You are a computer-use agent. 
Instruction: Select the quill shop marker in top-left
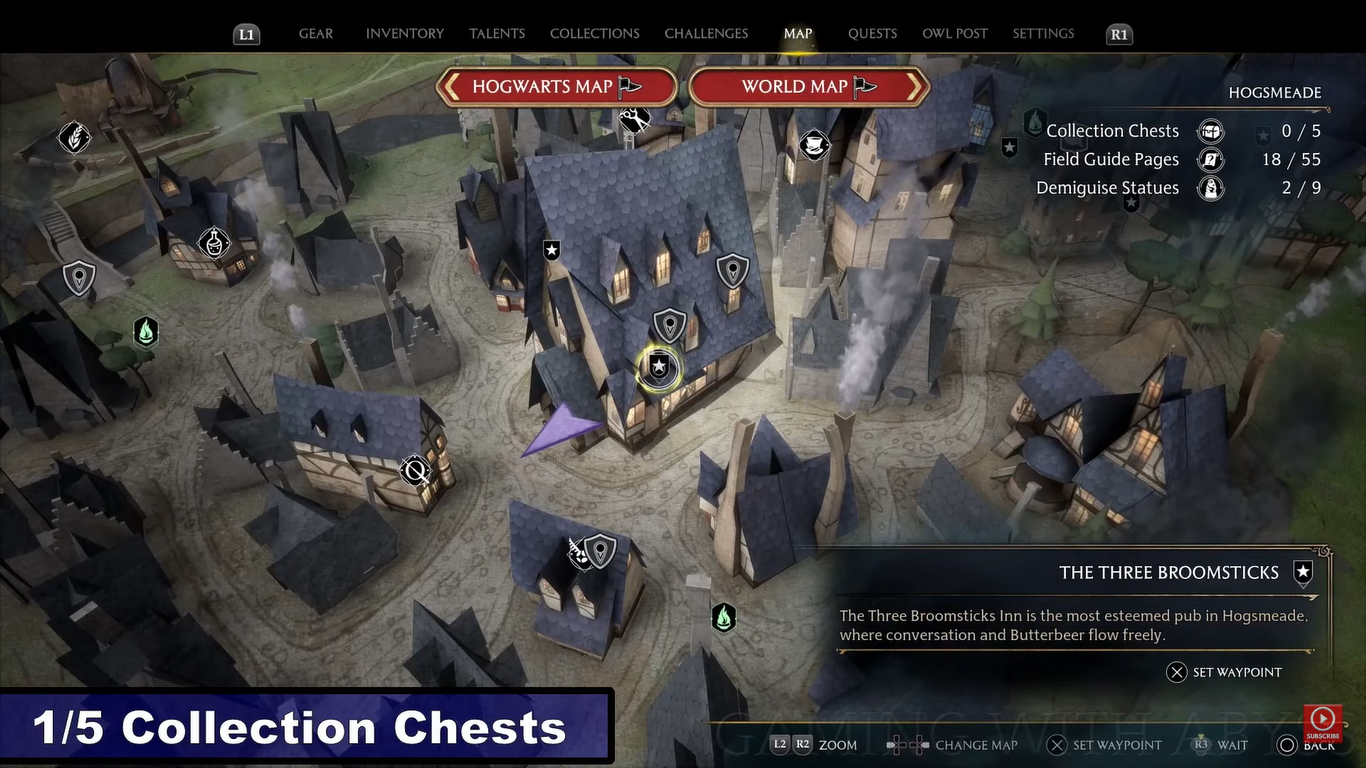point(75,137)
